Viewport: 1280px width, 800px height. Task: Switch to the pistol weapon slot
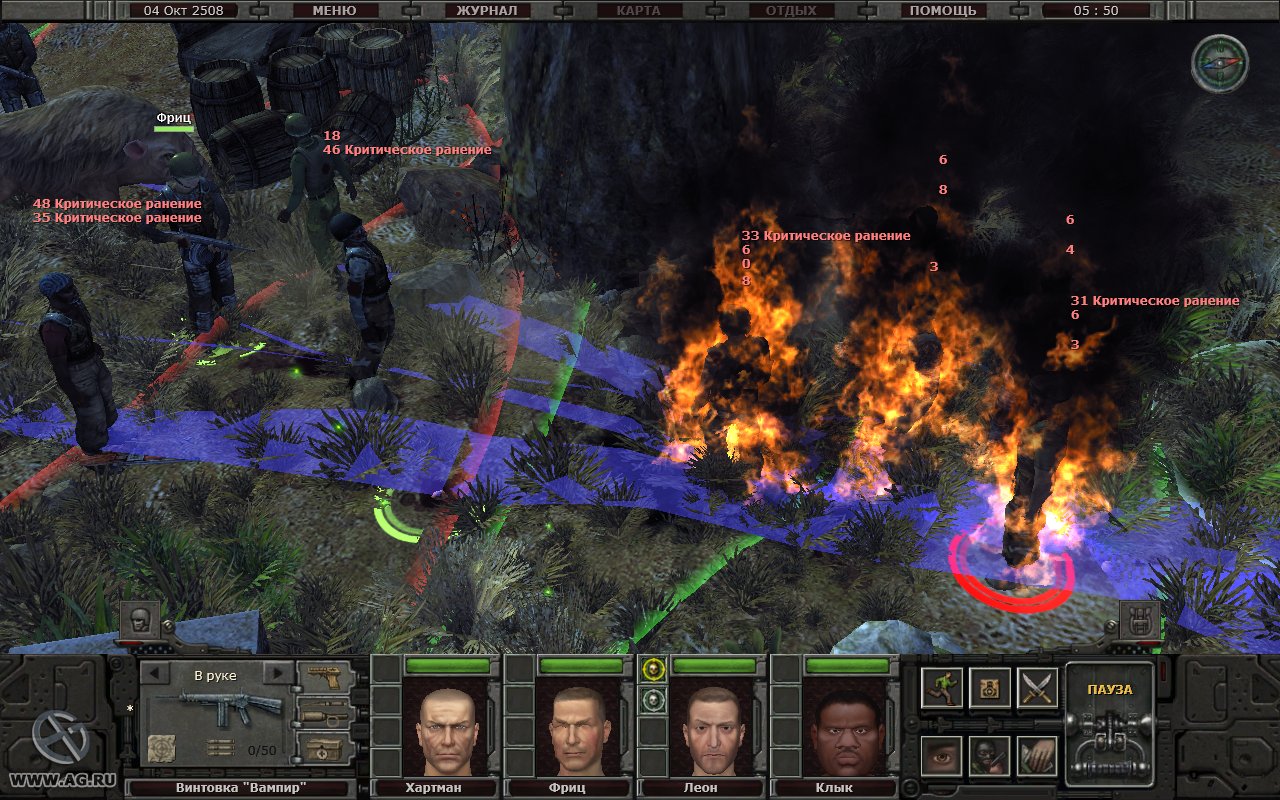coord(325,676)
